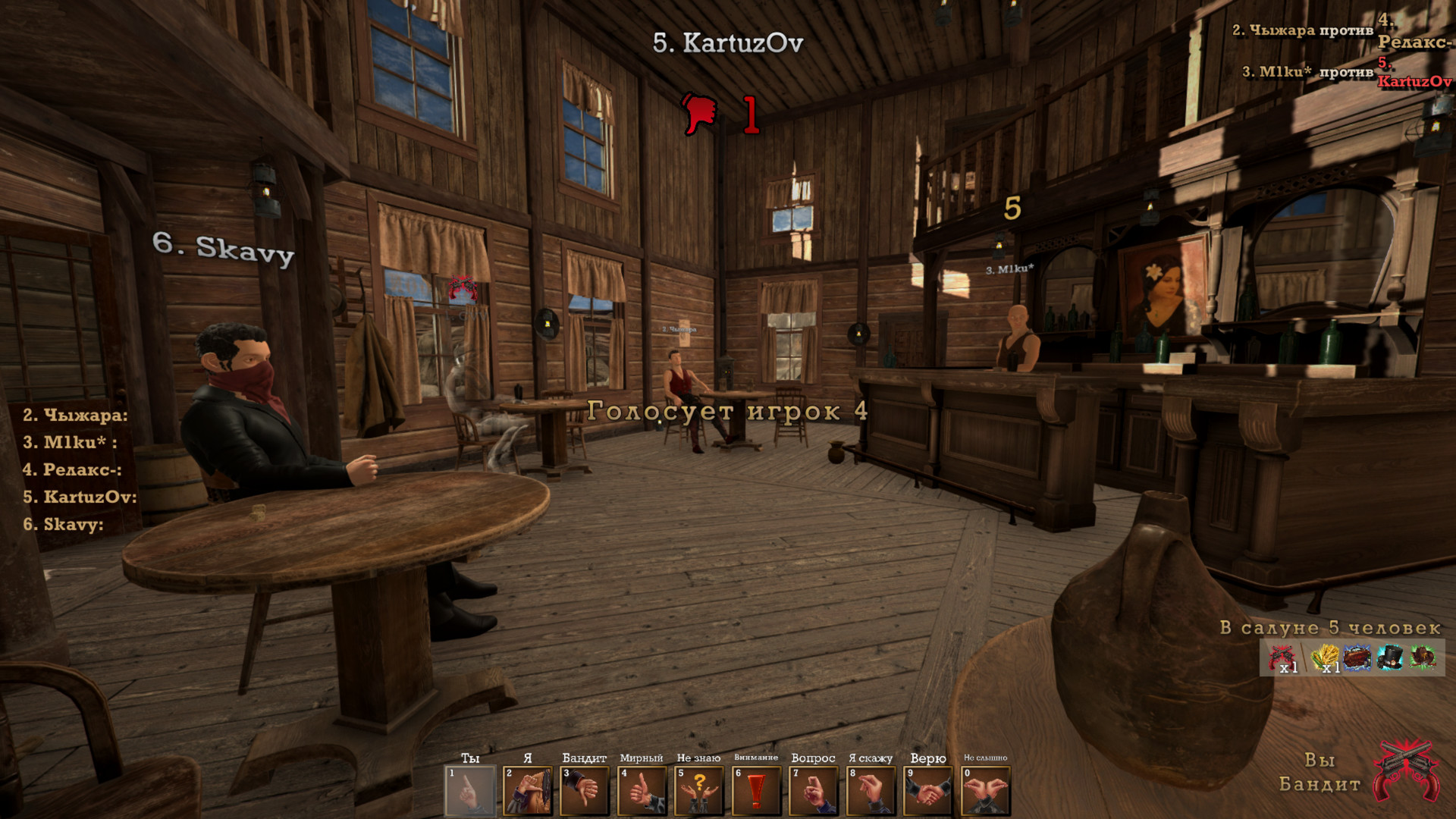This screenshot has width=1456, height=819.
Task: Click the red thumbs-down vote icon
Action: [x=699, y=114]
